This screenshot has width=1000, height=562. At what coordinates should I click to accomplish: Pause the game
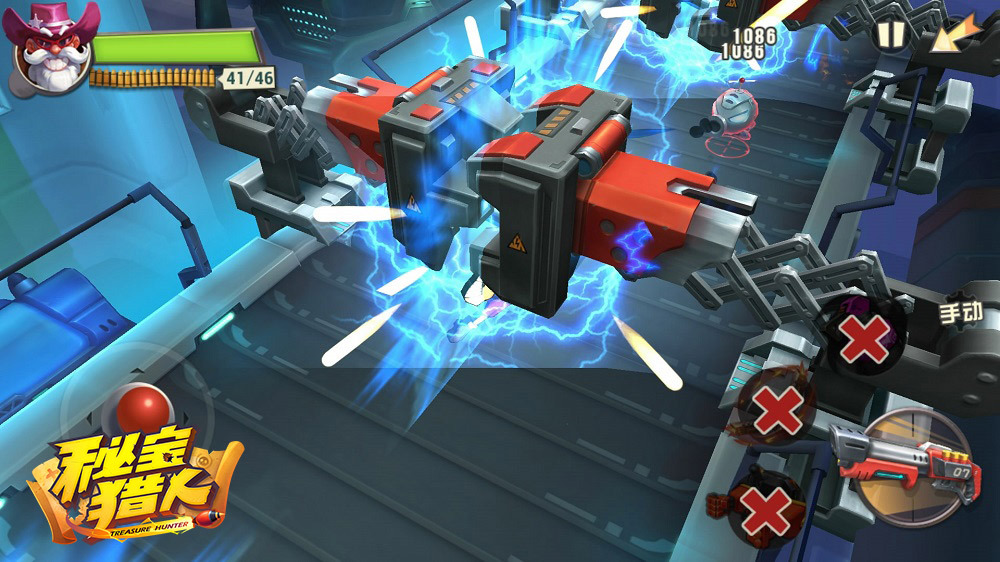point(890,35)
